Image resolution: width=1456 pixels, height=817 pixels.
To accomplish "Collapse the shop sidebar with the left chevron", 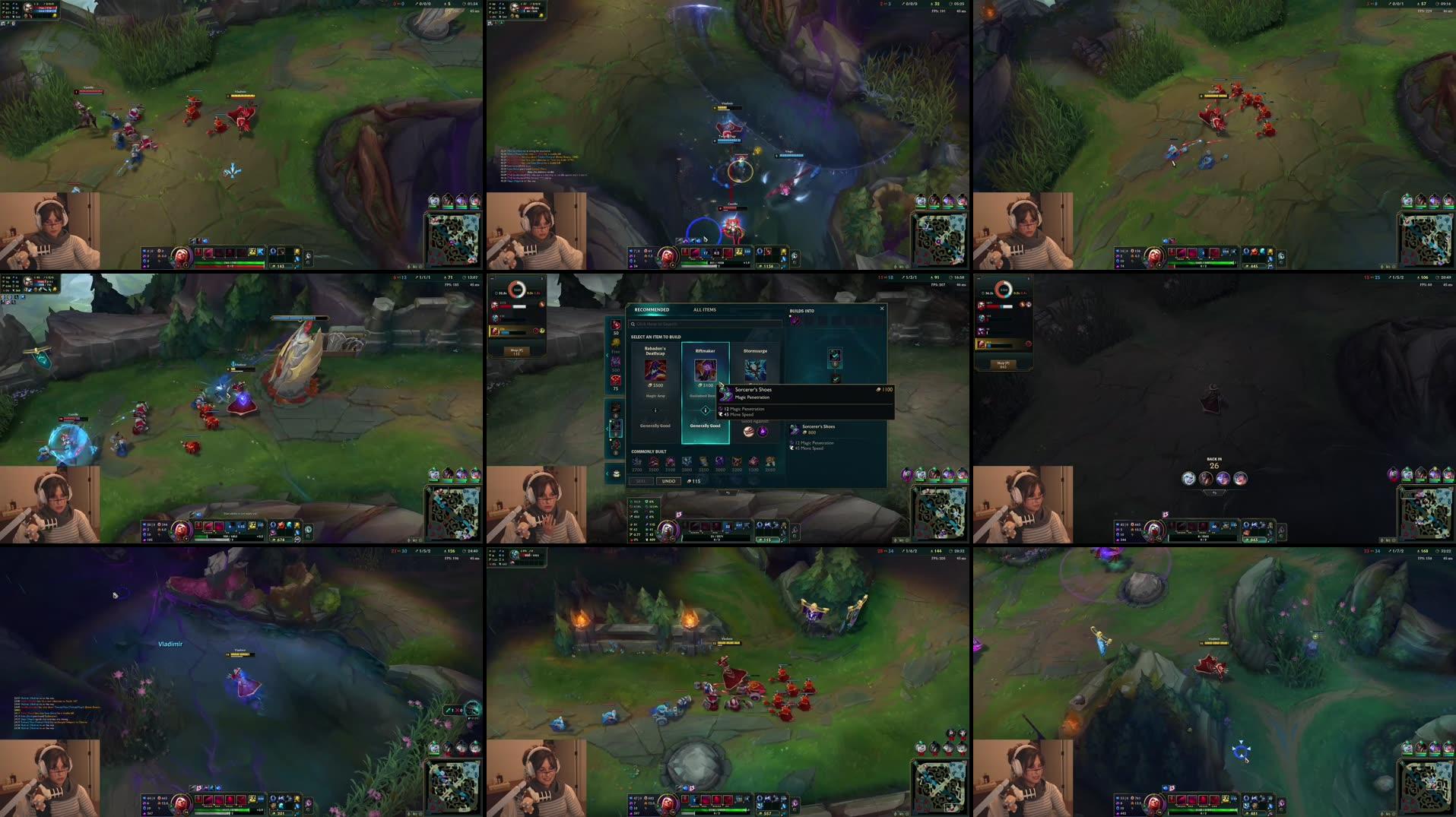I will click(x=606, y=356).
